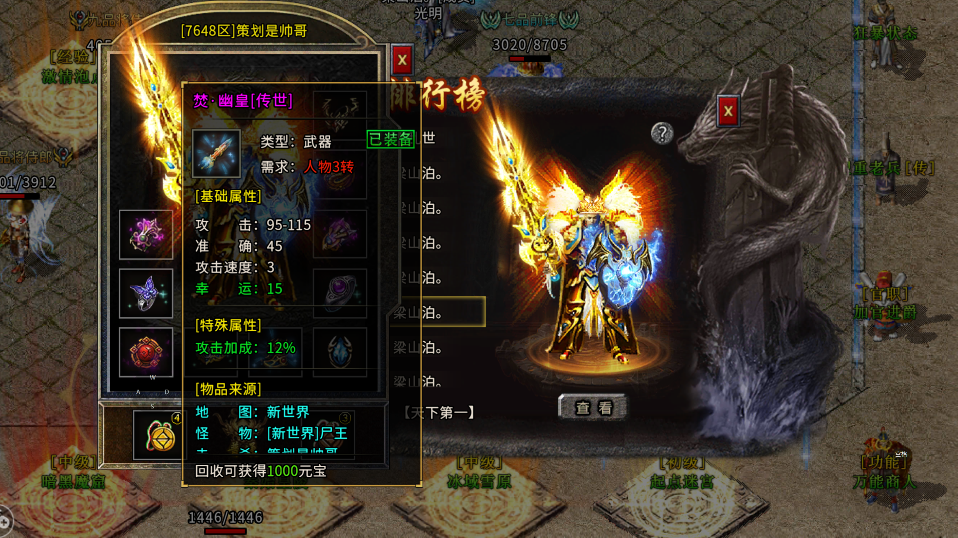Screen dimensions: 958x538
Task: Click the weapon icon in tooltip
Action: [x=217, y=154]
